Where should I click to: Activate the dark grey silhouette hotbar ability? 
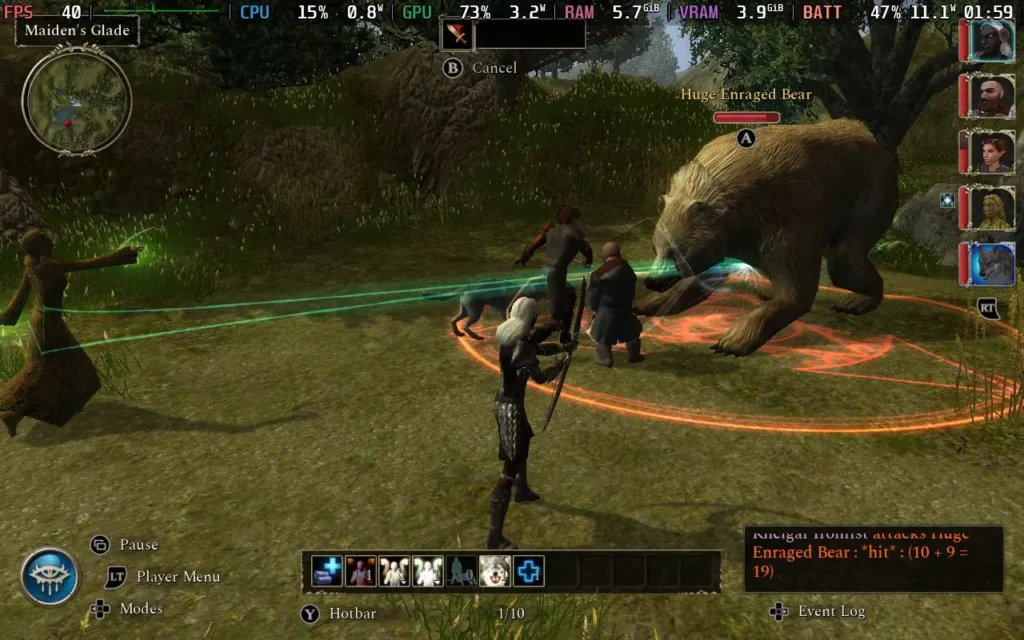pos(461,571)
